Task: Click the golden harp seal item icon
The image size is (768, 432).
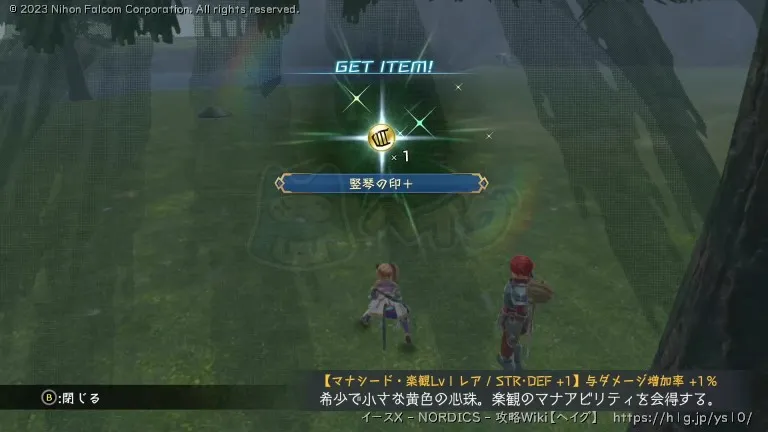Action: [x=382, y=137]
